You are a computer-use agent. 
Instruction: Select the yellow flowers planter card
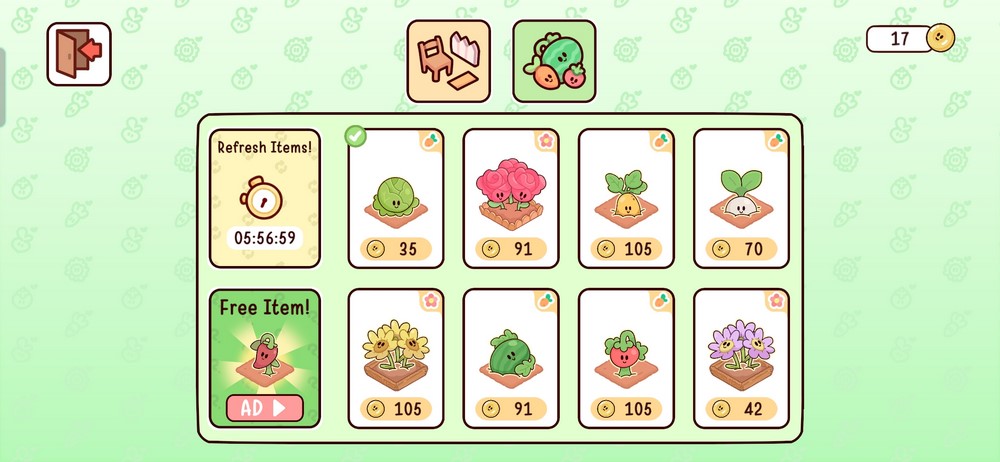pyautogui.click(x=395, y=358)
